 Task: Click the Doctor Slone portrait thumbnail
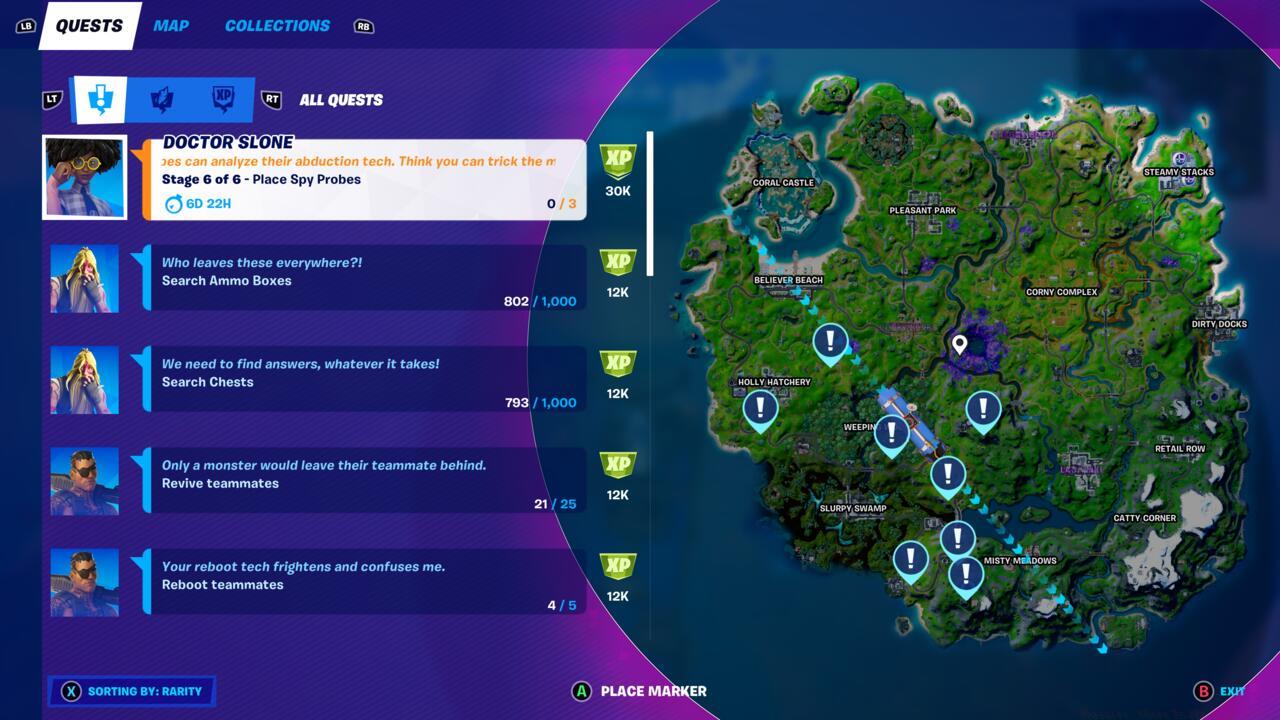[84, 176]
